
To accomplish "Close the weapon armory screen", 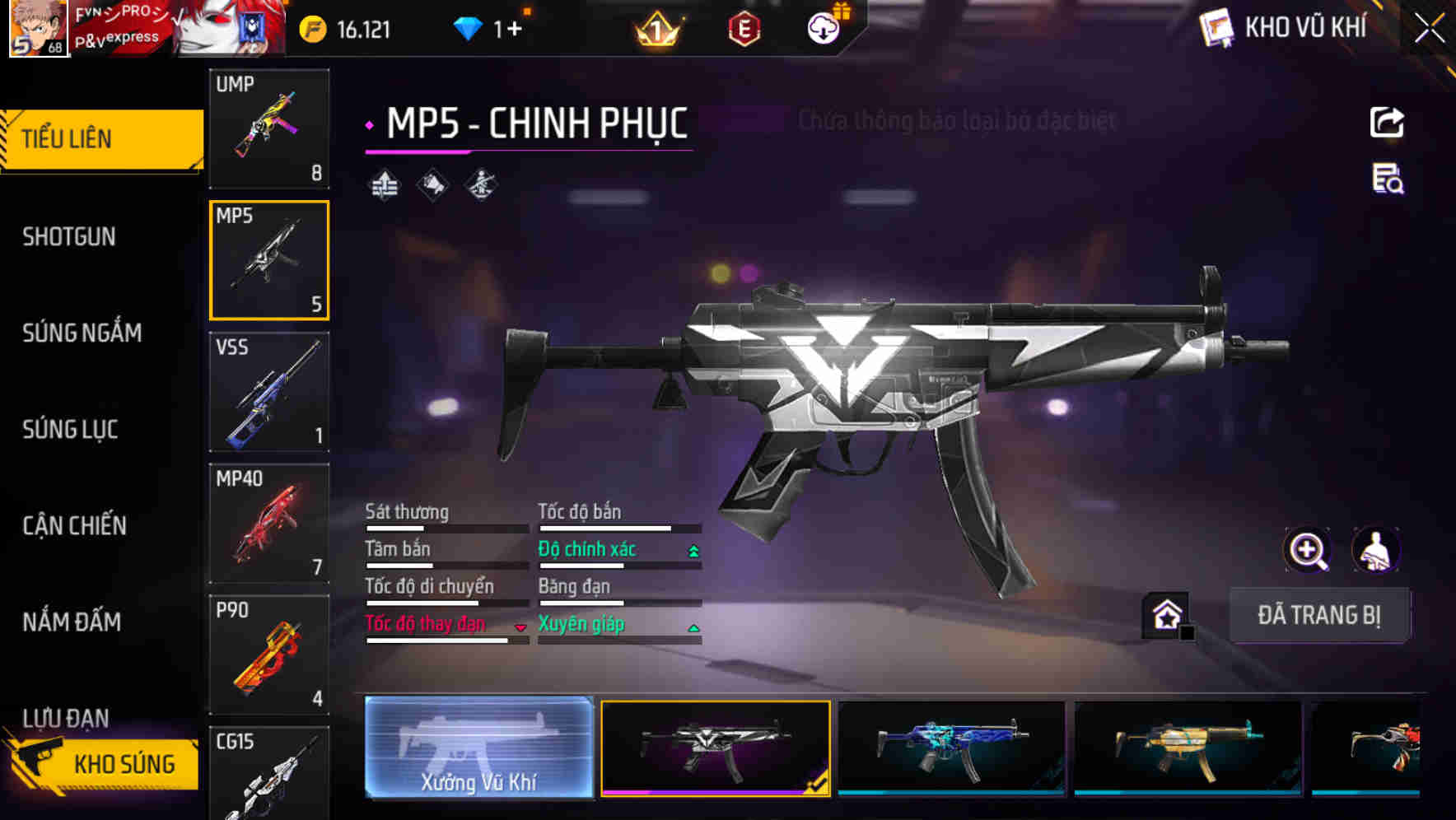I will click(1430, 29).
